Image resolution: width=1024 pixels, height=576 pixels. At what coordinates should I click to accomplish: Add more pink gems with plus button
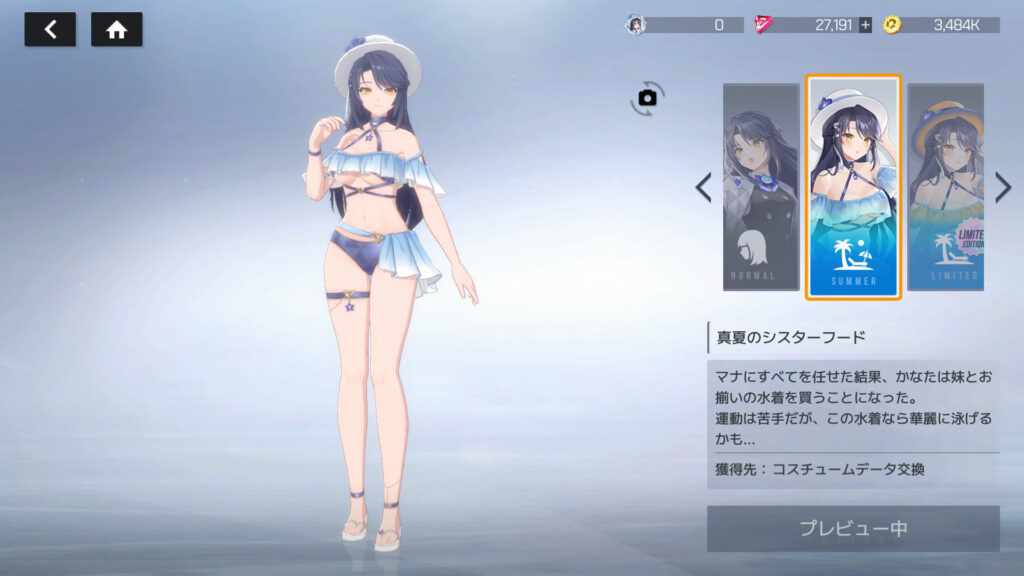click(865, 25)
